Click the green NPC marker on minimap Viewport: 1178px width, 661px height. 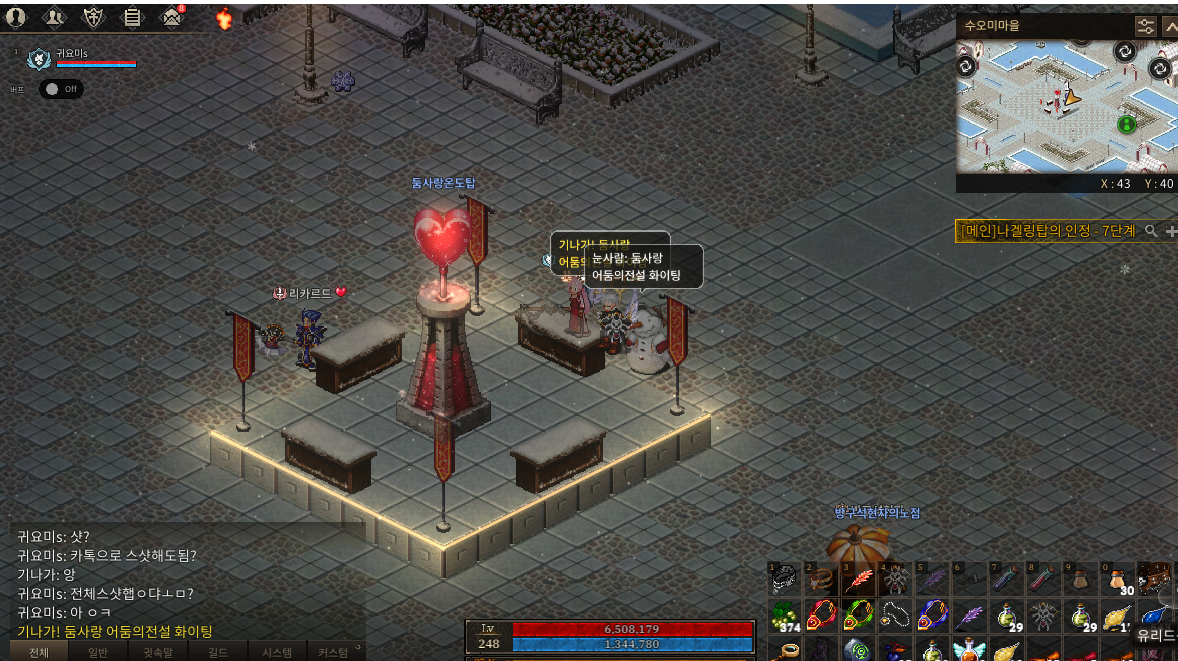pos(1127,124)
